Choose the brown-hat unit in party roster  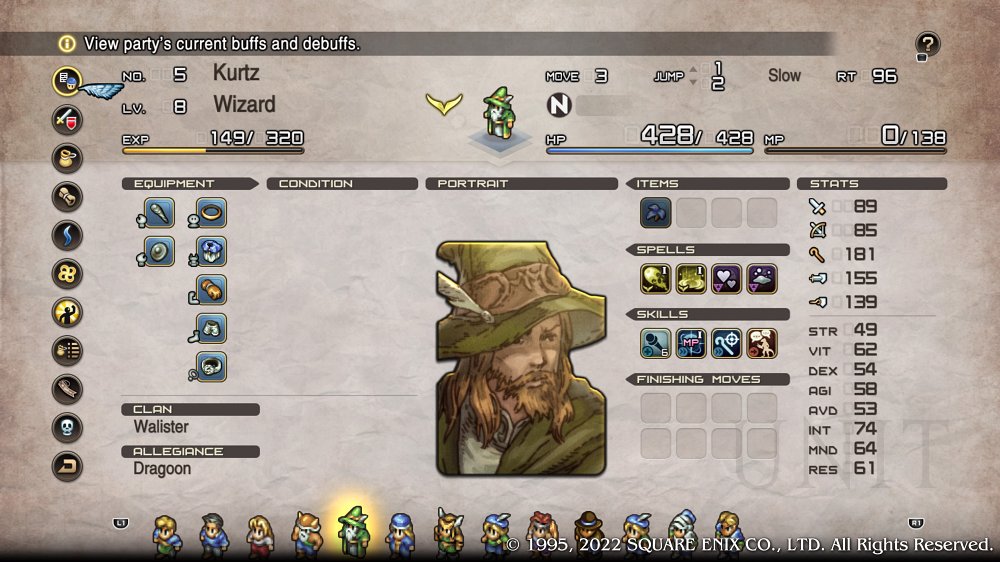[588, 533]
